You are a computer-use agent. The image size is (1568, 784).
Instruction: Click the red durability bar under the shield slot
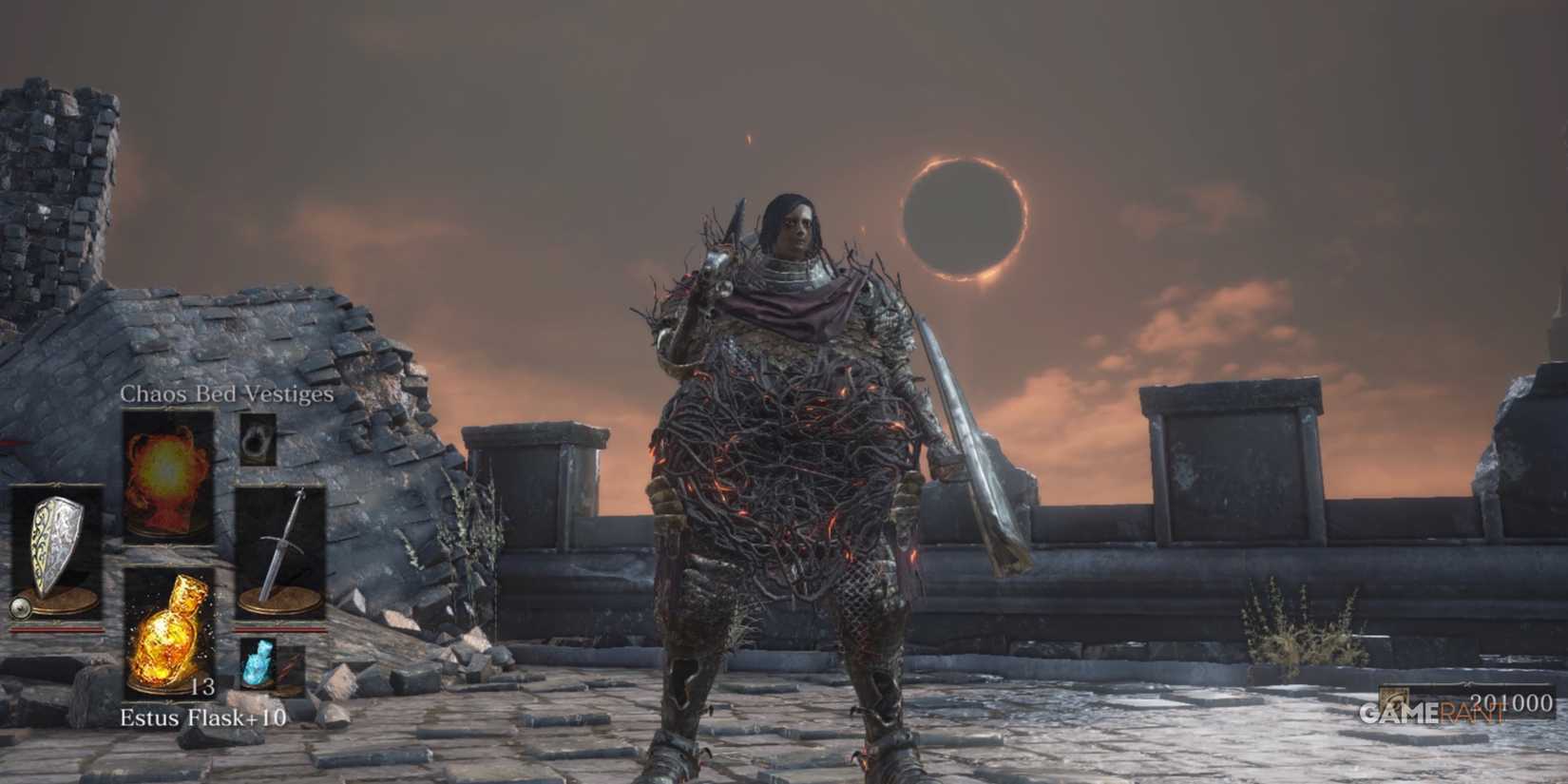pos(56,628)
